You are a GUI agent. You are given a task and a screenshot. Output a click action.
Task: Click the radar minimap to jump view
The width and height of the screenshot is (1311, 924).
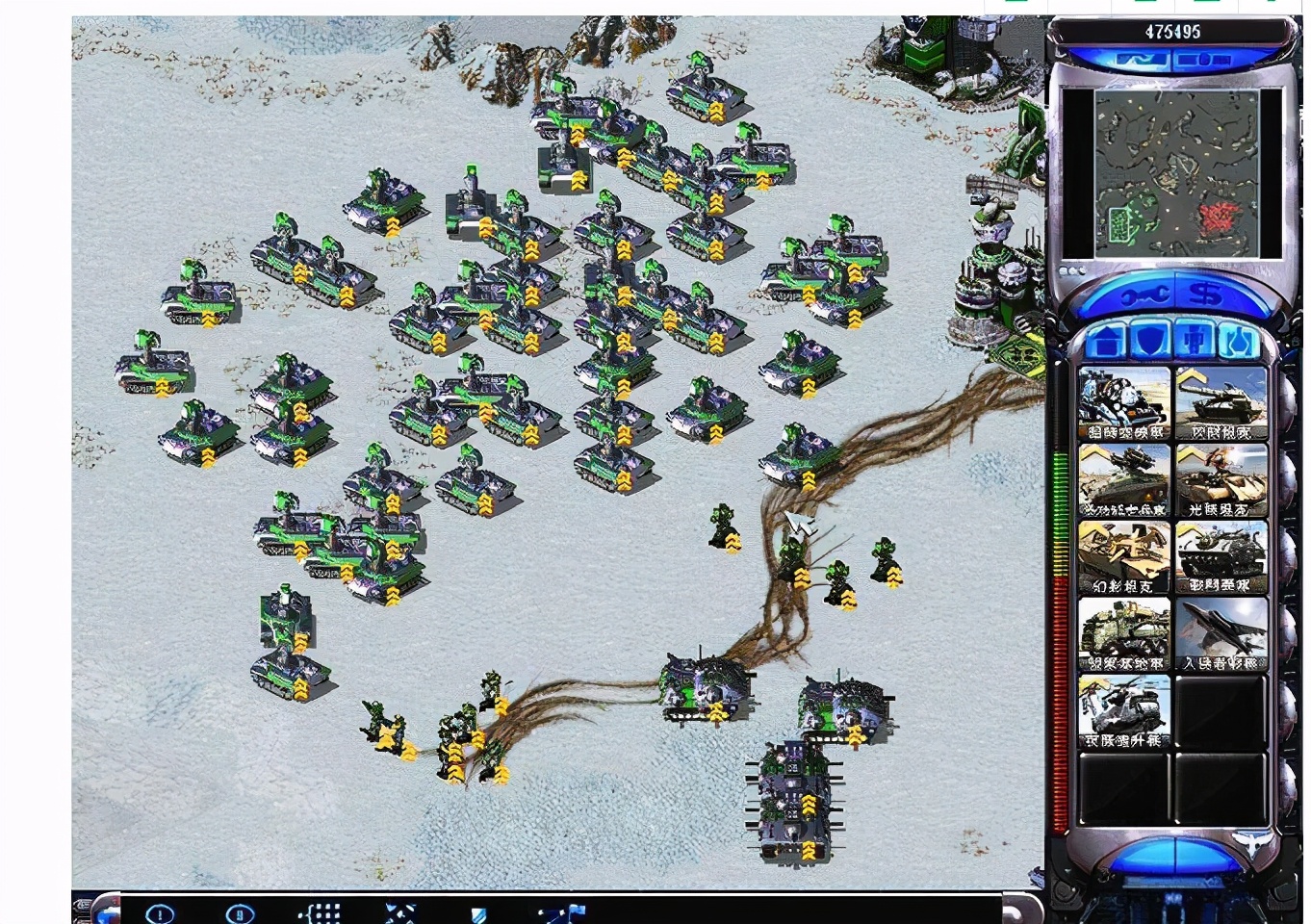point(1174,178)
